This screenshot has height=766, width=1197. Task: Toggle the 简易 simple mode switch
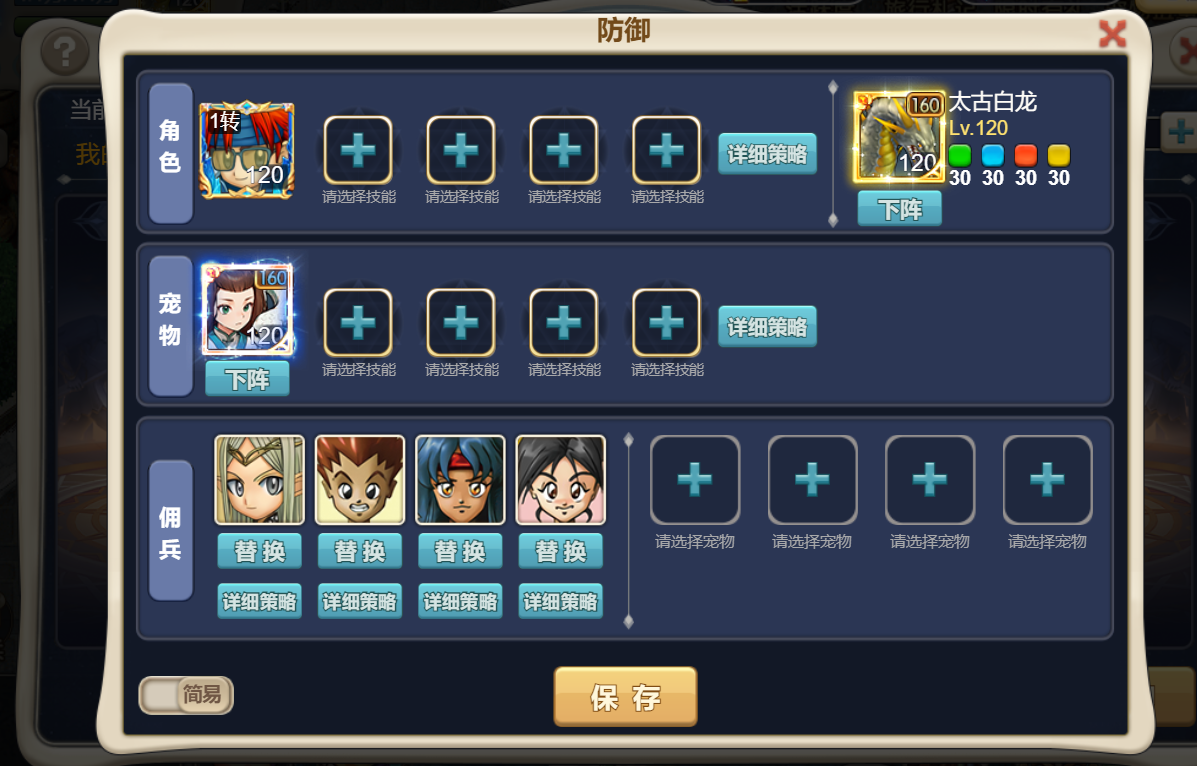(186, 695)
